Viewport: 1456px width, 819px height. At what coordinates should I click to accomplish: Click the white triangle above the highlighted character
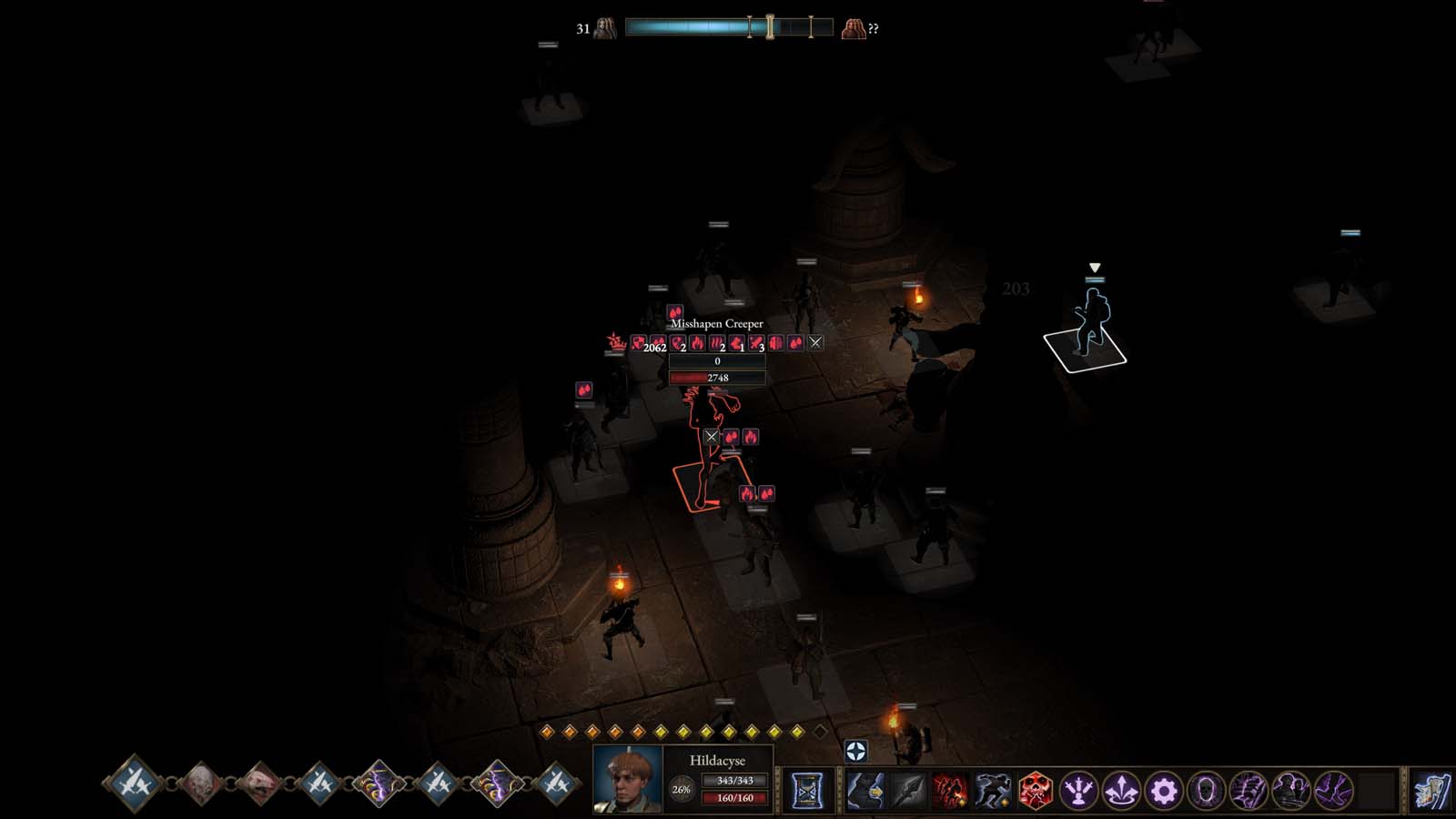(1095, 268)
